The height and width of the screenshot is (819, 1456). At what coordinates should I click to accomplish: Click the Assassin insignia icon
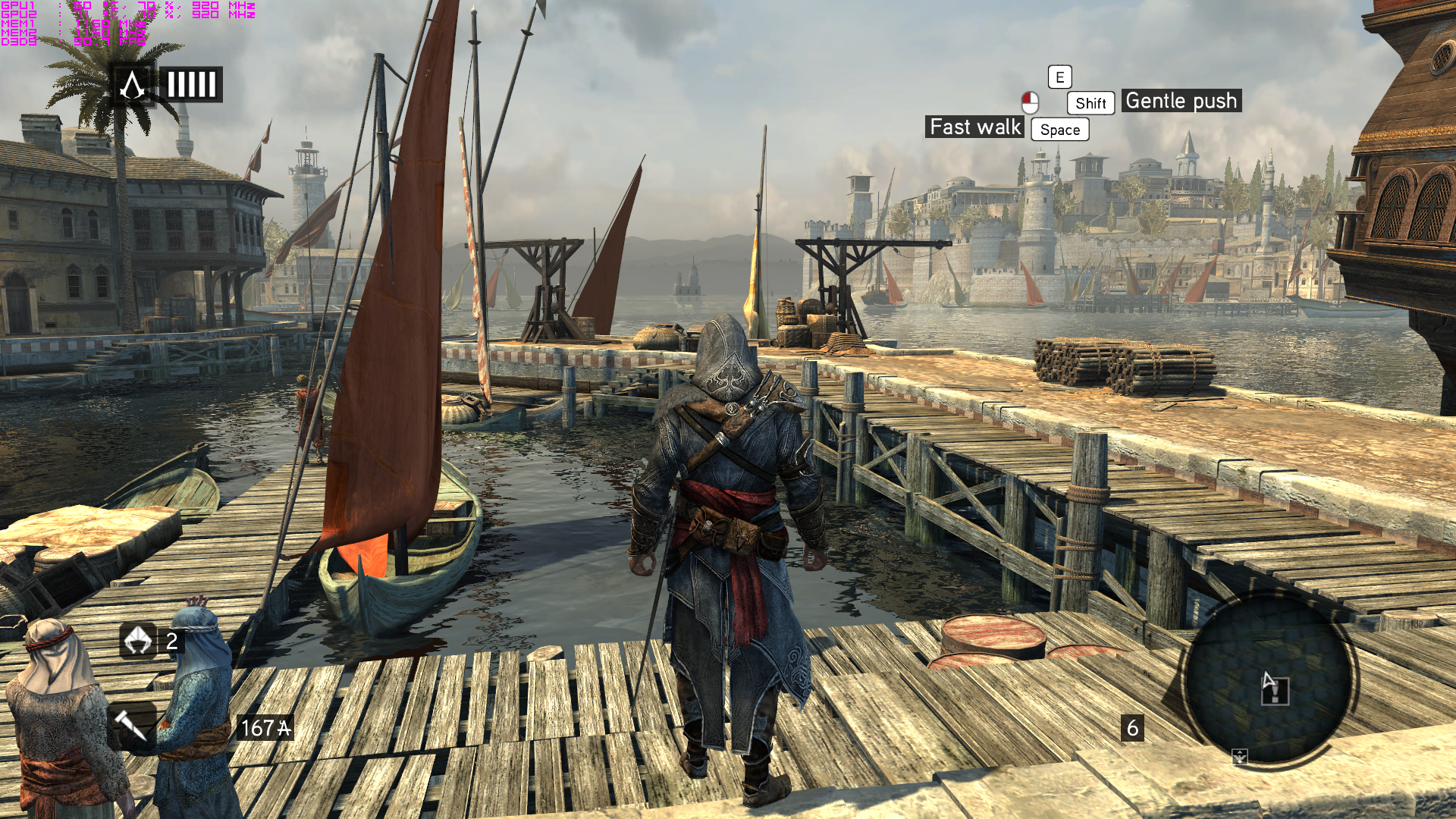[x=133, y=85]
